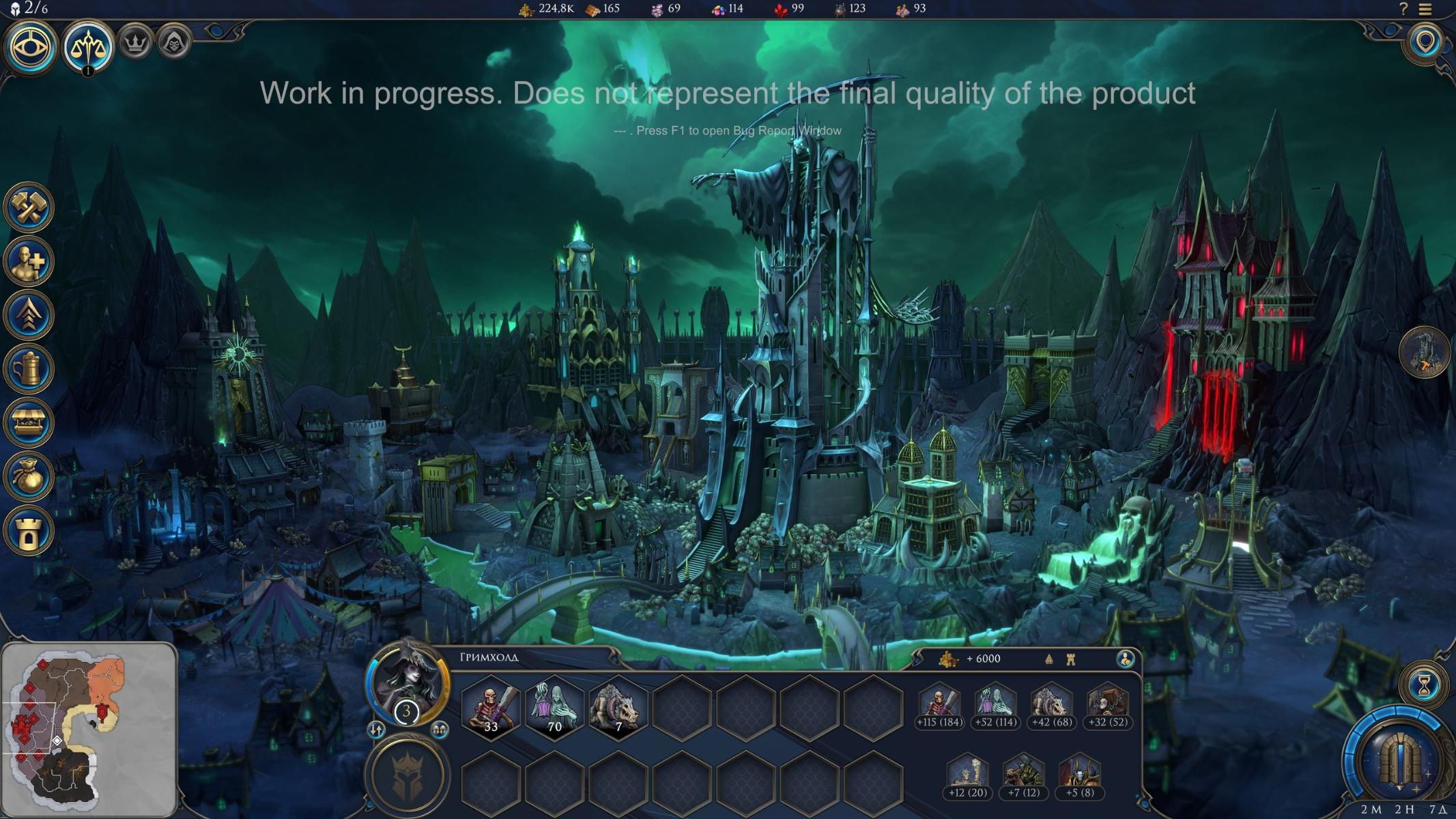This screenshot has width=1456, height=819.
Task: Activate the eye vision button
Action: pyautogui.click(x=30, y=46)
